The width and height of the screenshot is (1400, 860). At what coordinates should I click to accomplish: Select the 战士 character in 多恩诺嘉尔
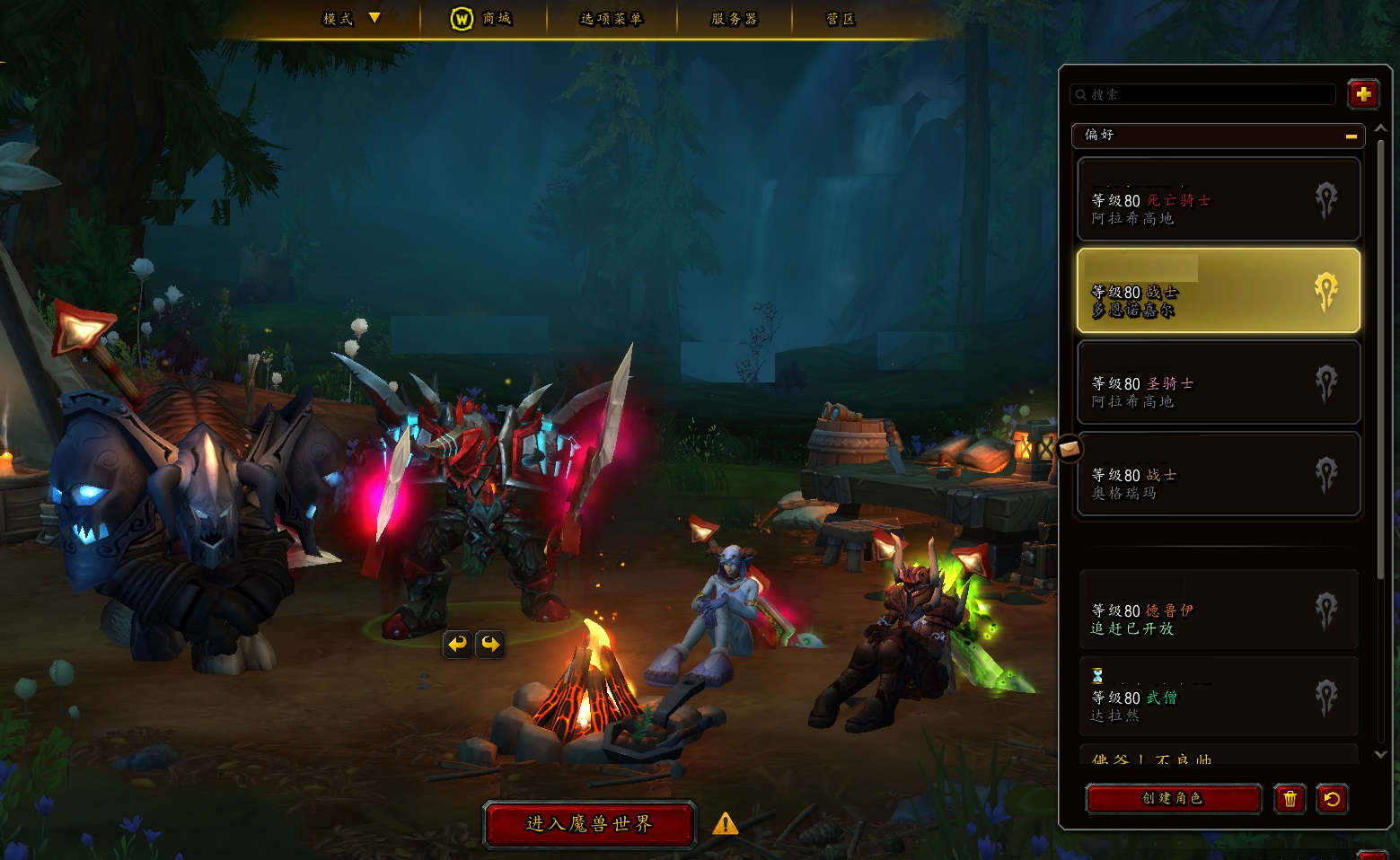point(1218,291)
